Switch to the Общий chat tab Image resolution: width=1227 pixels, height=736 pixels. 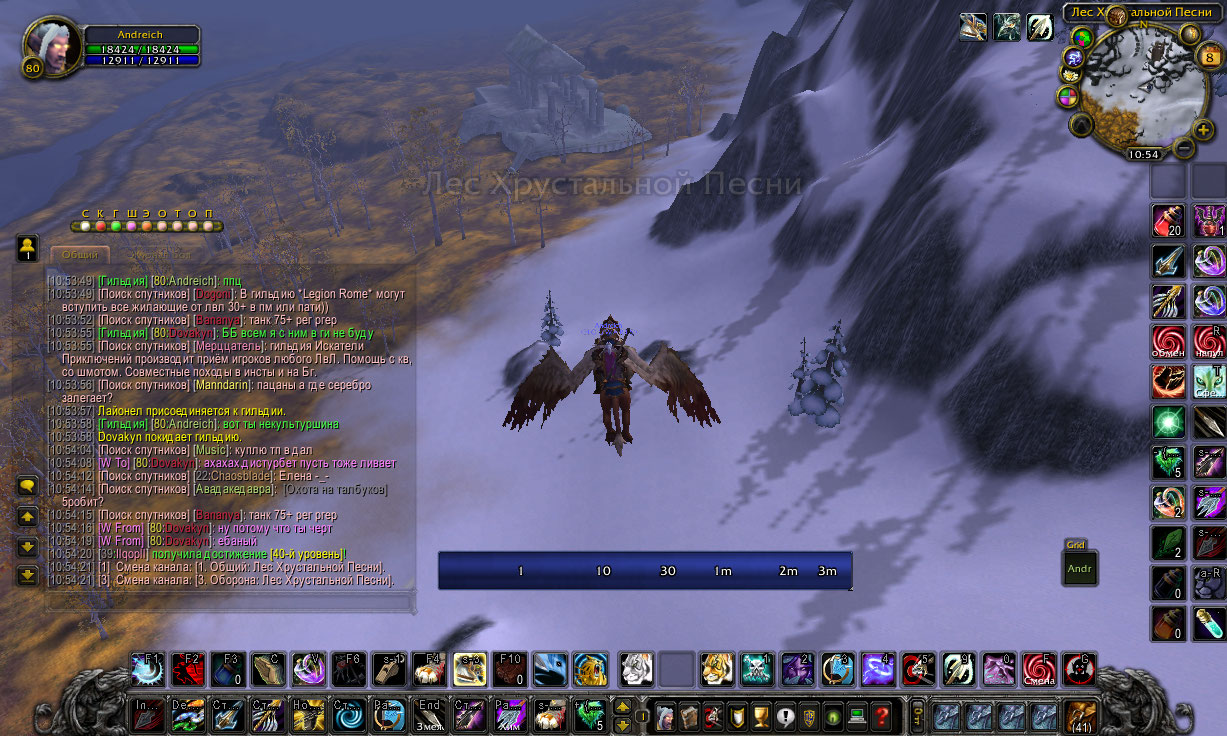[80, 254]
